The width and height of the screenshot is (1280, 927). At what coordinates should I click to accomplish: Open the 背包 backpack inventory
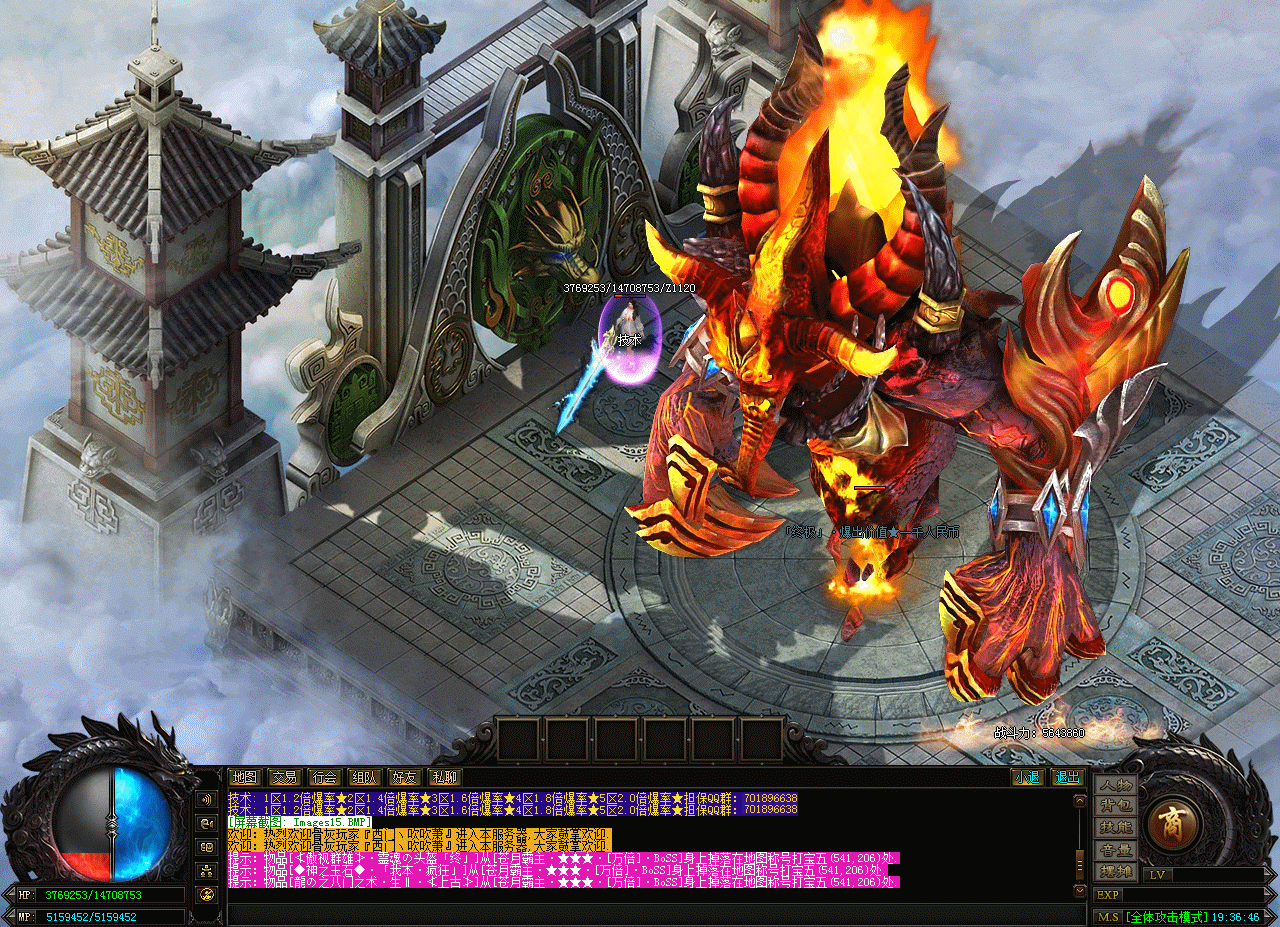pos(1115,806)
